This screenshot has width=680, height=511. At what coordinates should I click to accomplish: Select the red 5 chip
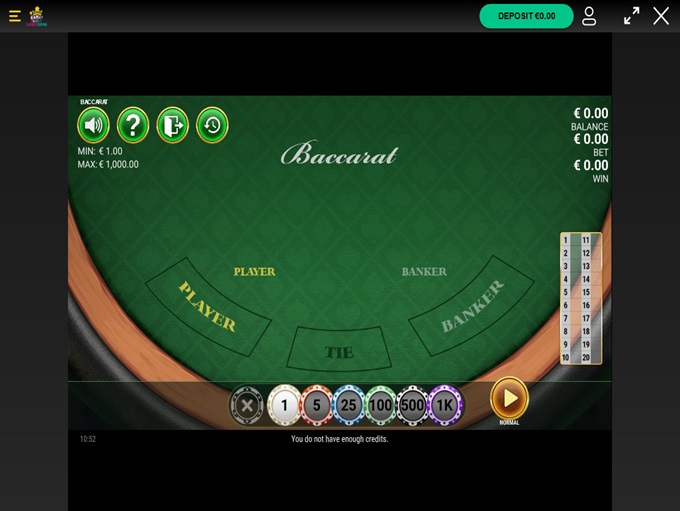click(x=316, y=405)
